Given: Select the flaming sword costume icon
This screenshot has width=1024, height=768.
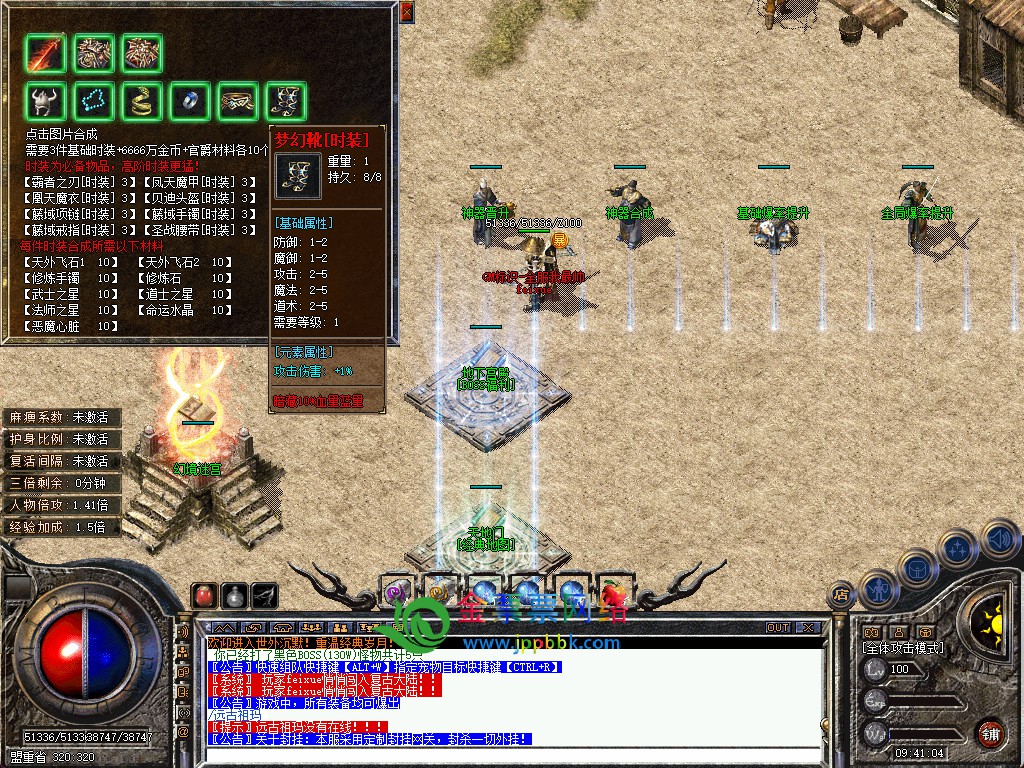Looking at the screenshot, I should pyautogui.click(x=46, y=54).
